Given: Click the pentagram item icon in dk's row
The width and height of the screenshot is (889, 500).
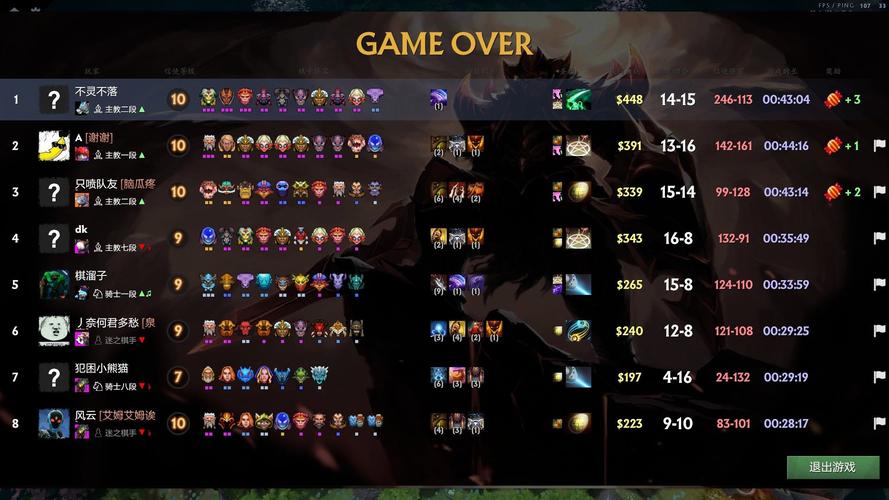Looking at the screenshot, I should pos(579,238).
